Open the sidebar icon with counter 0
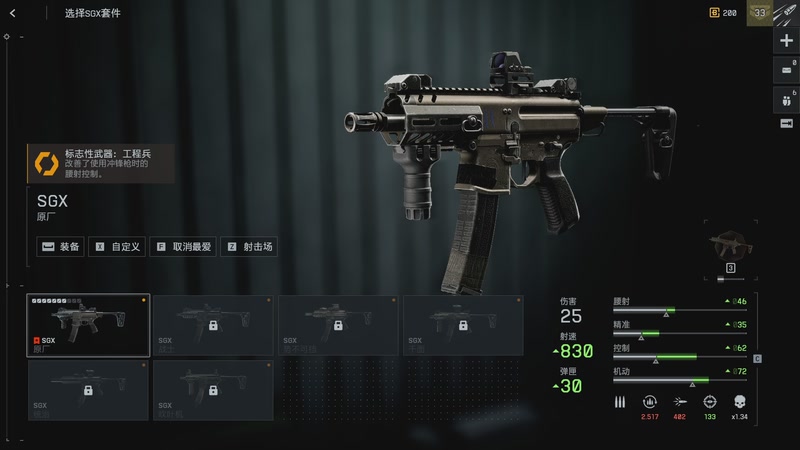The height and width of the screenshot is (450, 800). (787, 70)
